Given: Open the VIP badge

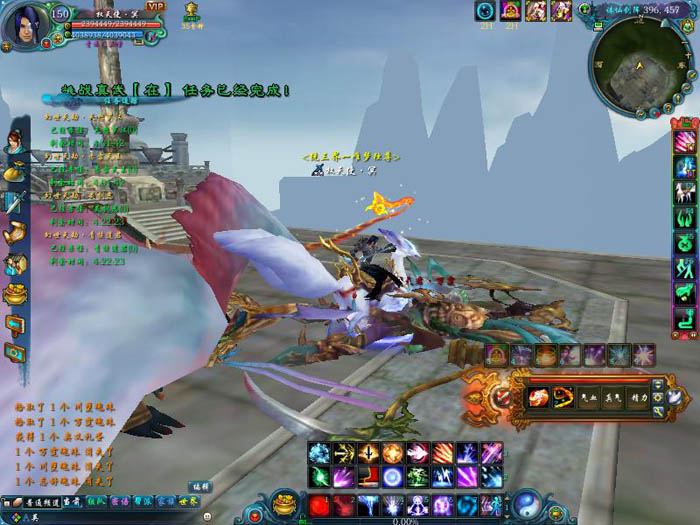Looking at the screenshot, I should click(156, 6).
